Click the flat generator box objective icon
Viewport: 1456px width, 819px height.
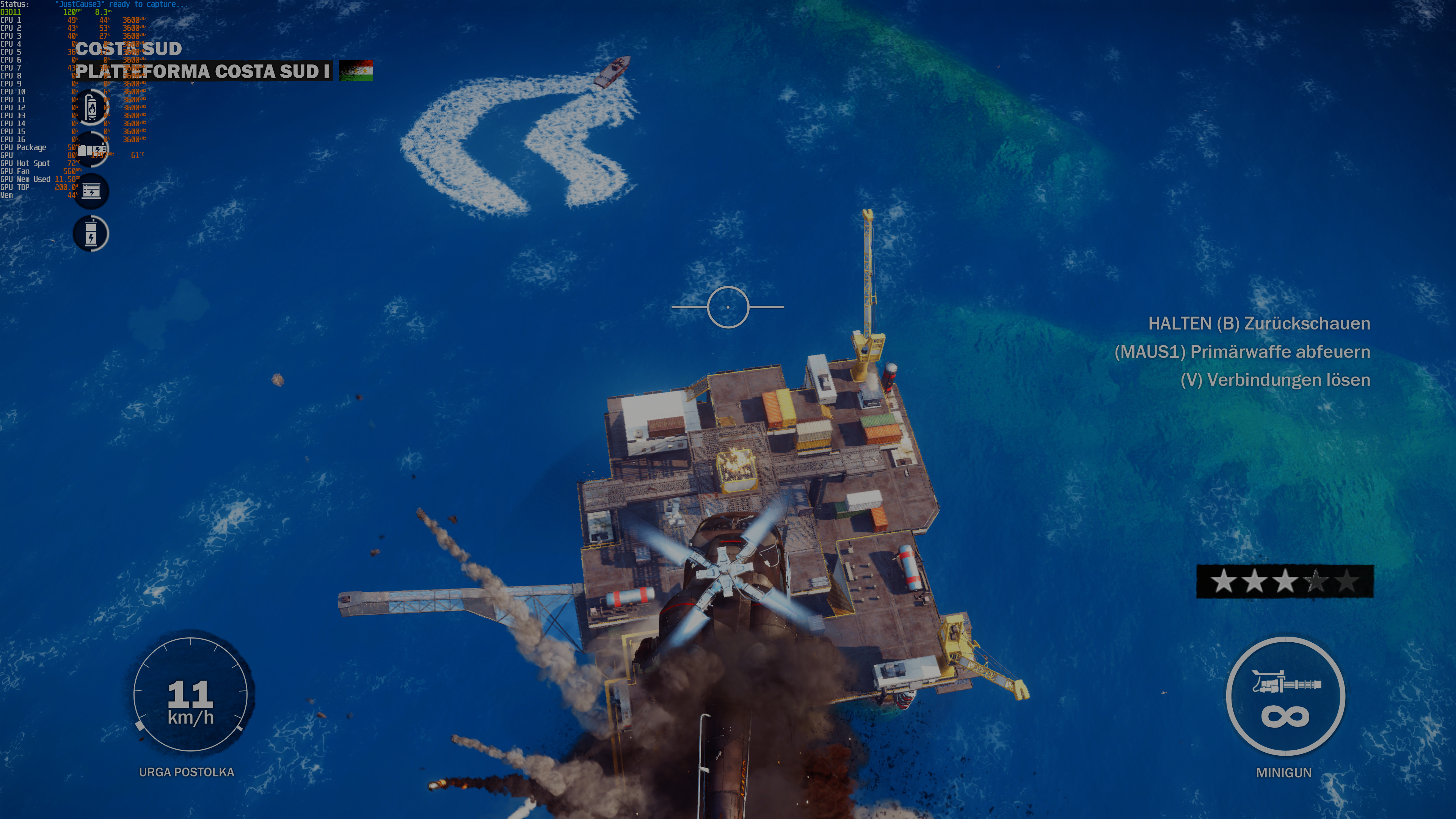coord(91,191)
